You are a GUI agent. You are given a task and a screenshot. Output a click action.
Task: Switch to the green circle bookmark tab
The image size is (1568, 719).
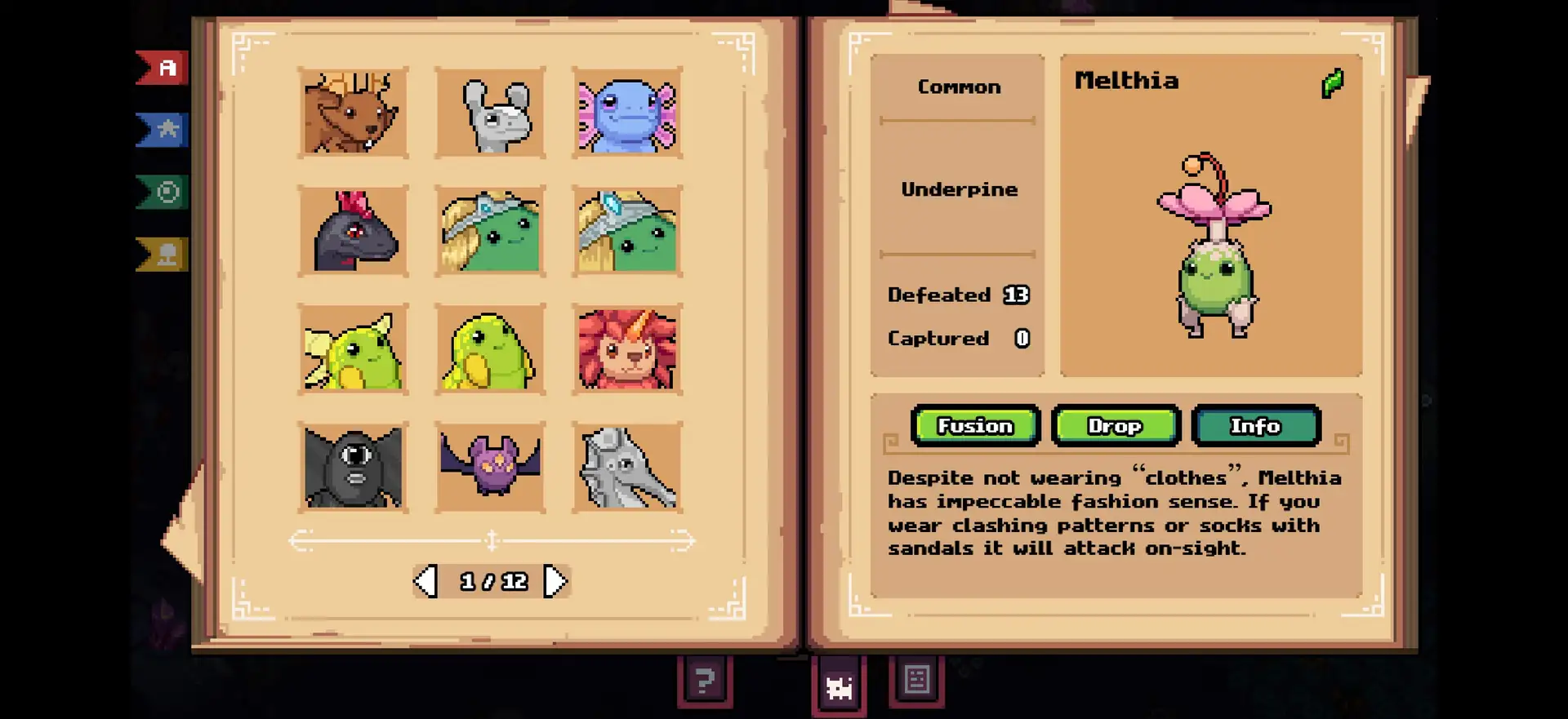(164, 193)
